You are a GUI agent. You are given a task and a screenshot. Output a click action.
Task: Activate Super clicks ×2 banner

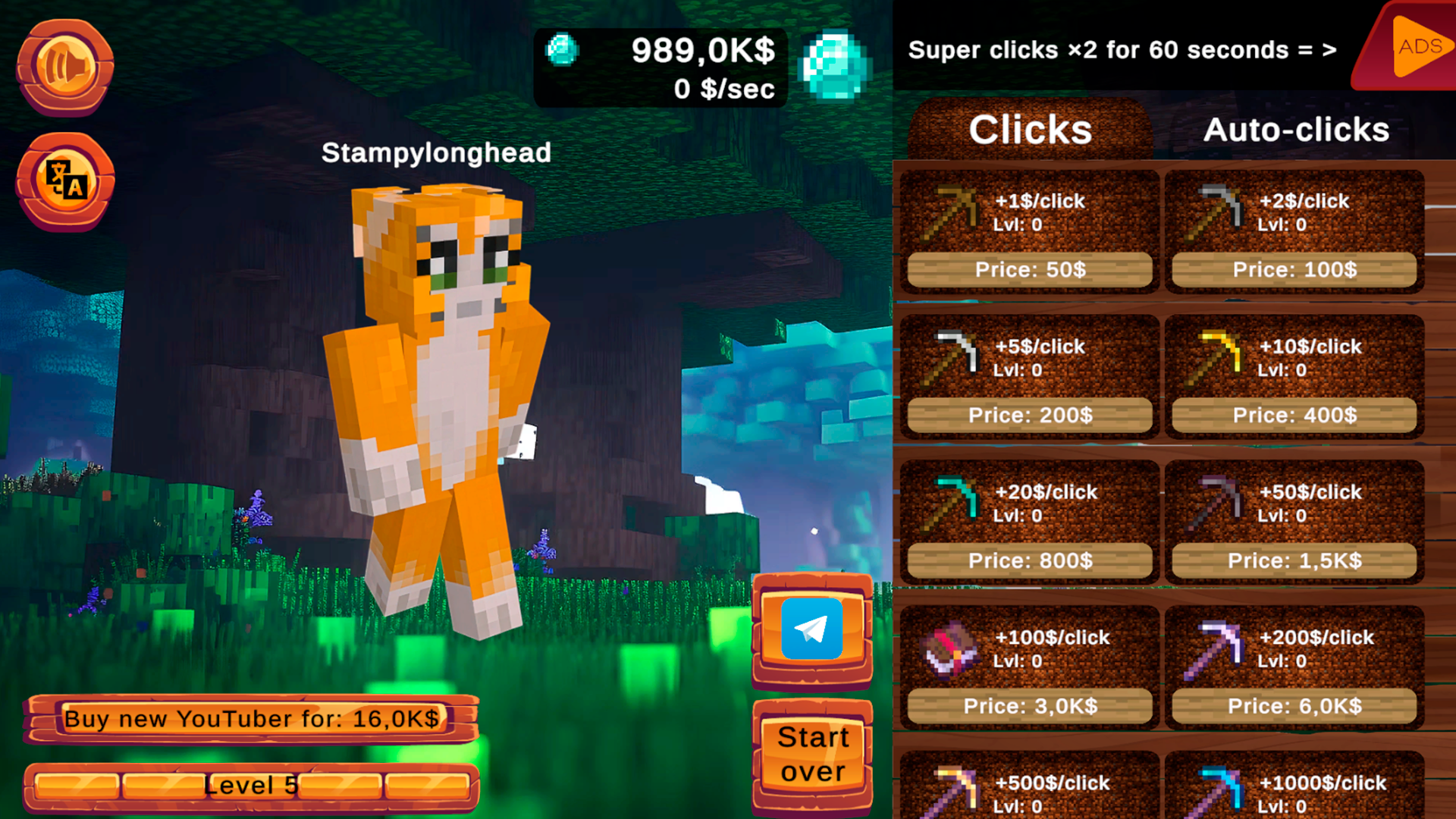[x=1122, y=49]
